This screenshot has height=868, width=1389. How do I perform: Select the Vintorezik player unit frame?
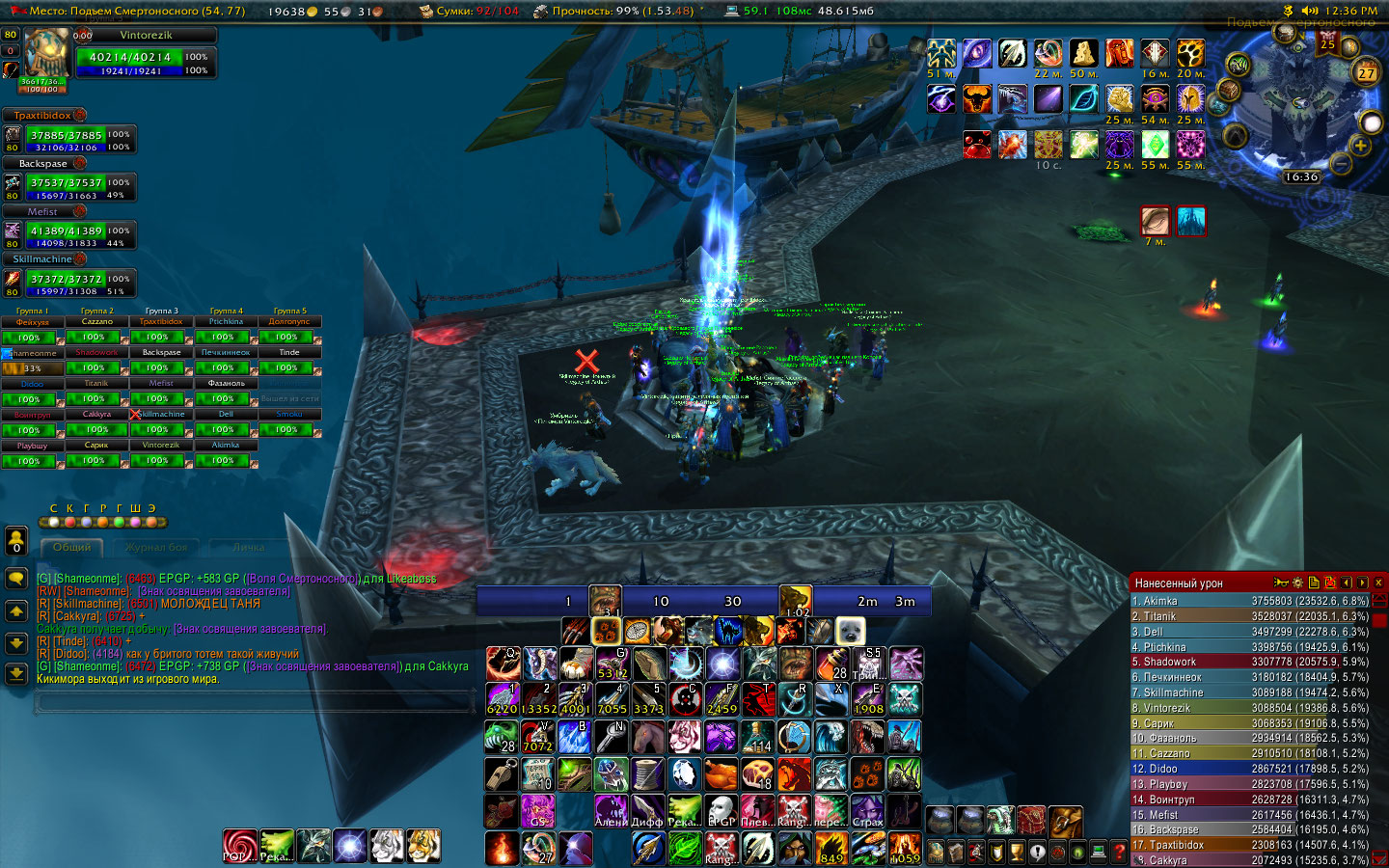(146, 57)
